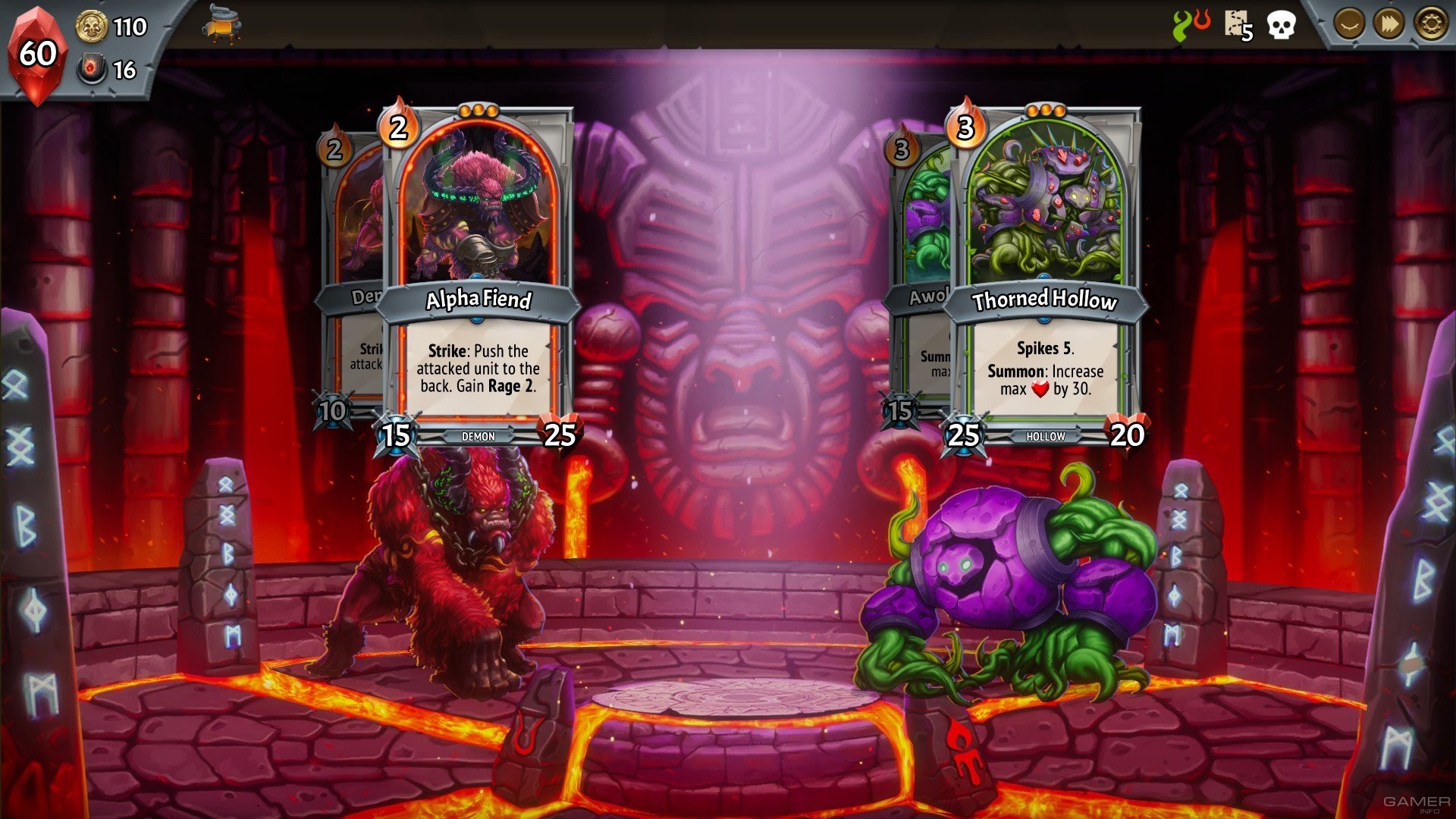Image resolution: width=1456 pixels, height=819 pixels.
Task: Toggle the mana flame on Alpha Fiend
Action: [398, 127]
